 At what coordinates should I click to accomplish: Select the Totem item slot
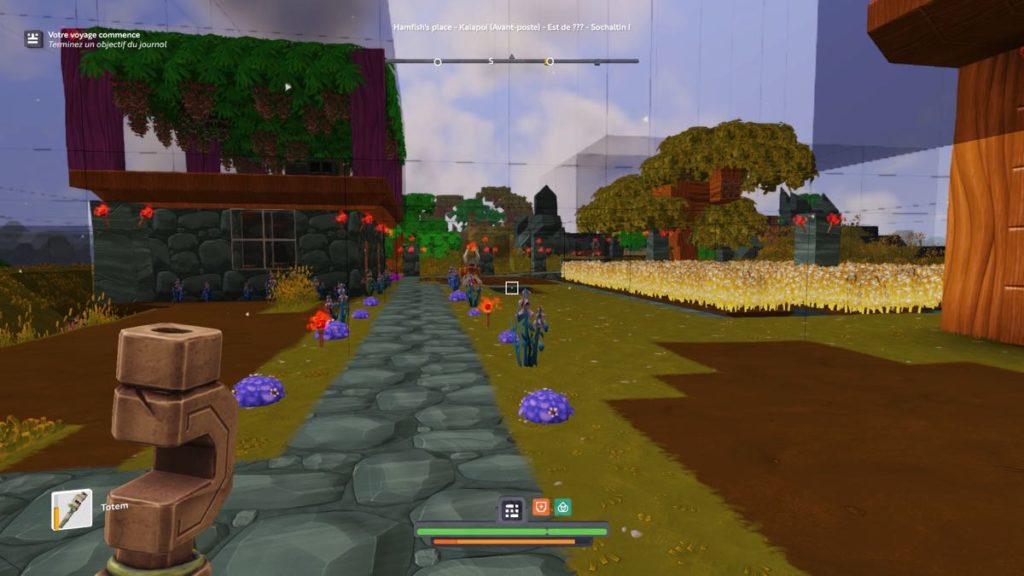[72, 510]
